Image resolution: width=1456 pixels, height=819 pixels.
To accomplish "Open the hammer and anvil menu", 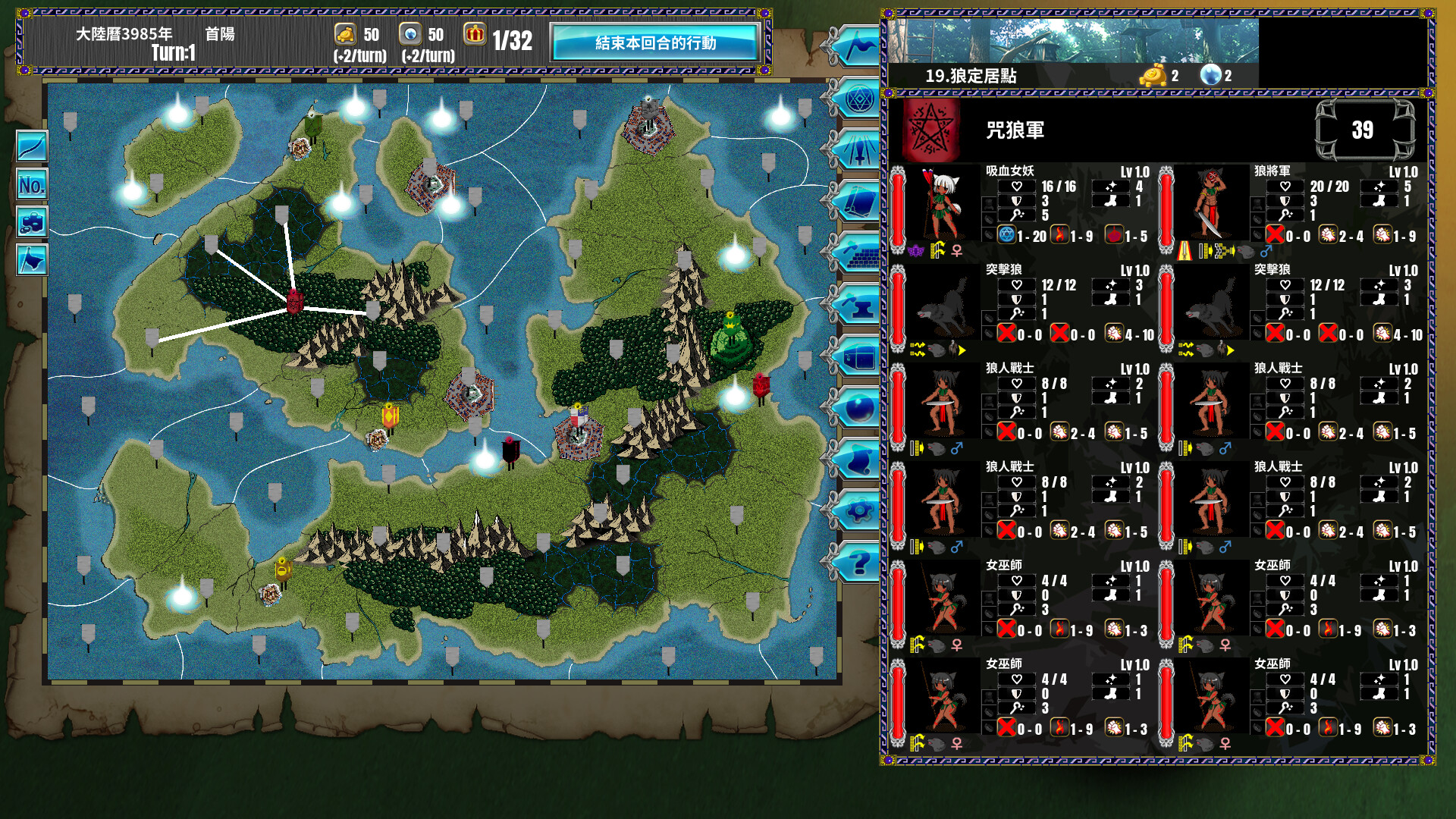I will pos(858,305).
